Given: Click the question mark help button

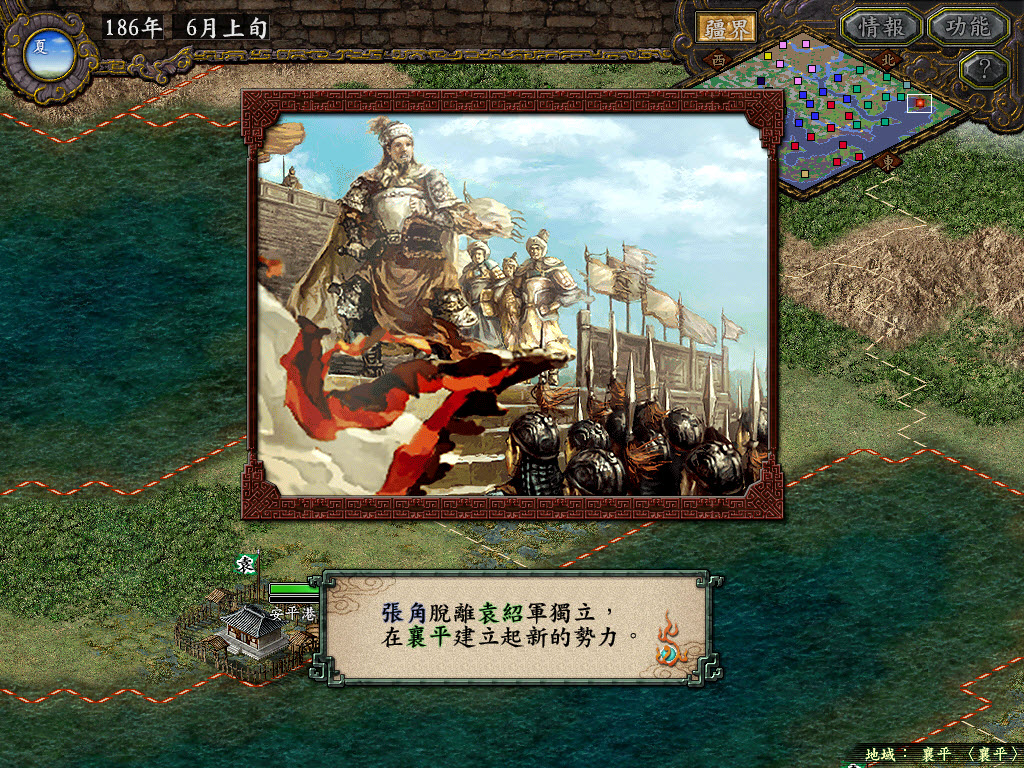Looking at the screenshot, I should [984, 69].
